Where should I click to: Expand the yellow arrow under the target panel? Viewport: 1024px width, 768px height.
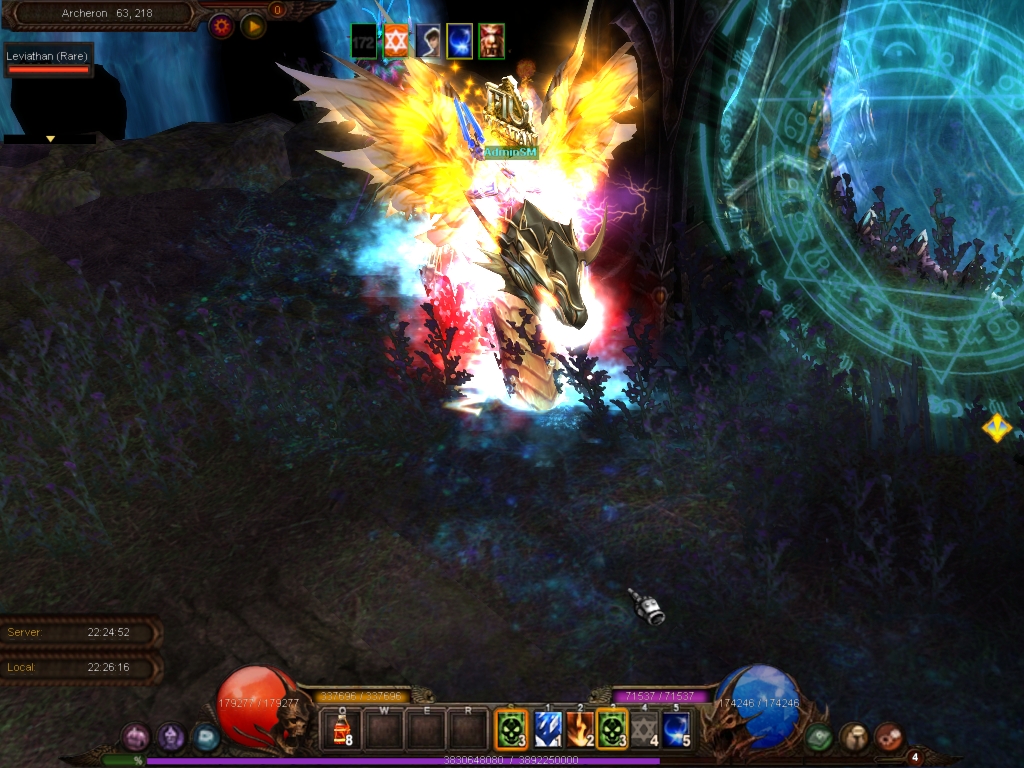point(50,139)
